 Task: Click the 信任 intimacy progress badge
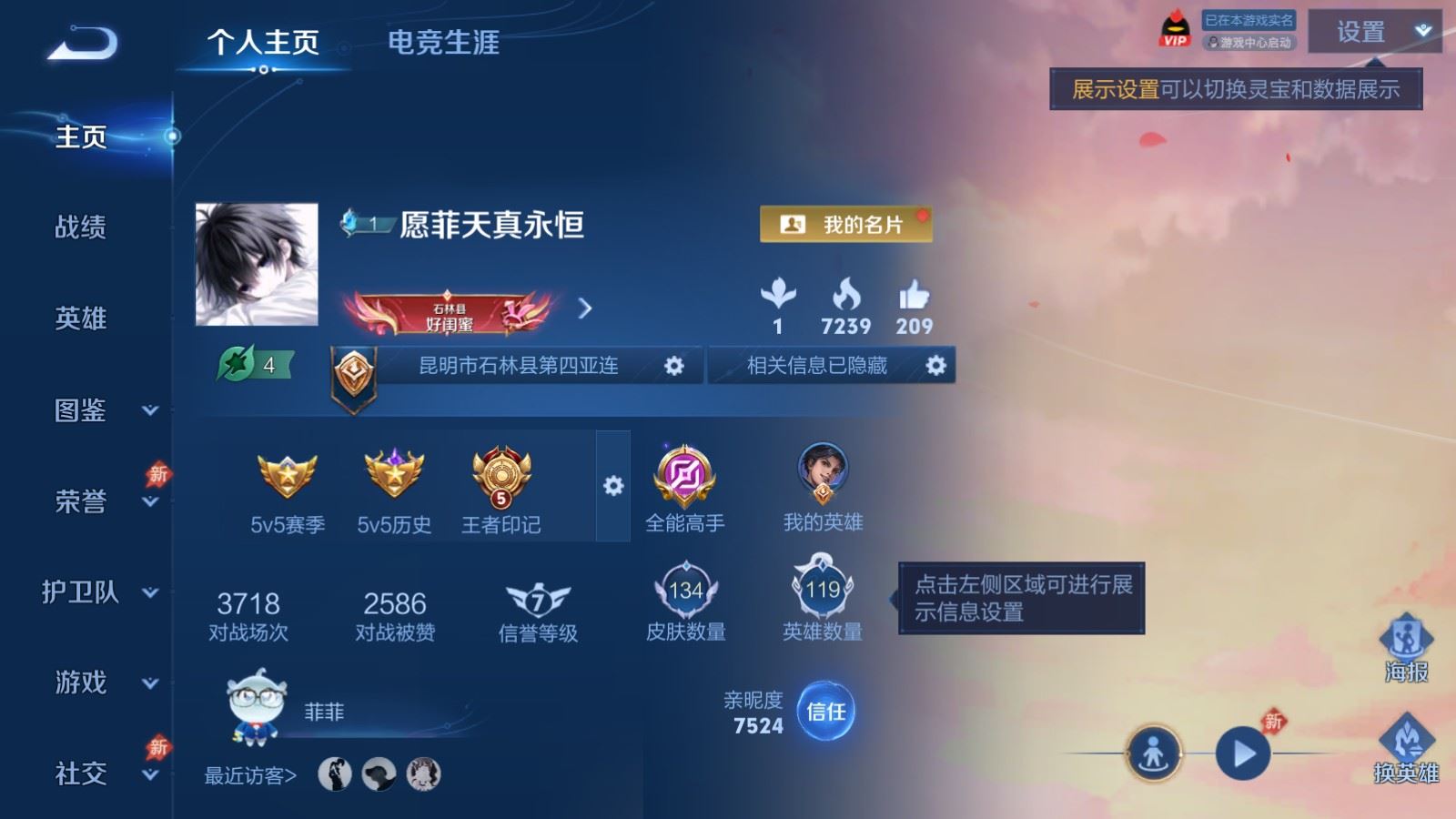824,713
